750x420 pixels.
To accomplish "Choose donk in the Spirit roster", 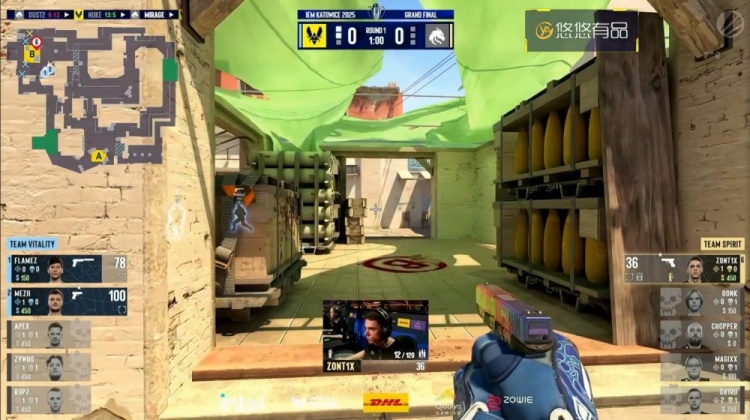I will [702, 301].
